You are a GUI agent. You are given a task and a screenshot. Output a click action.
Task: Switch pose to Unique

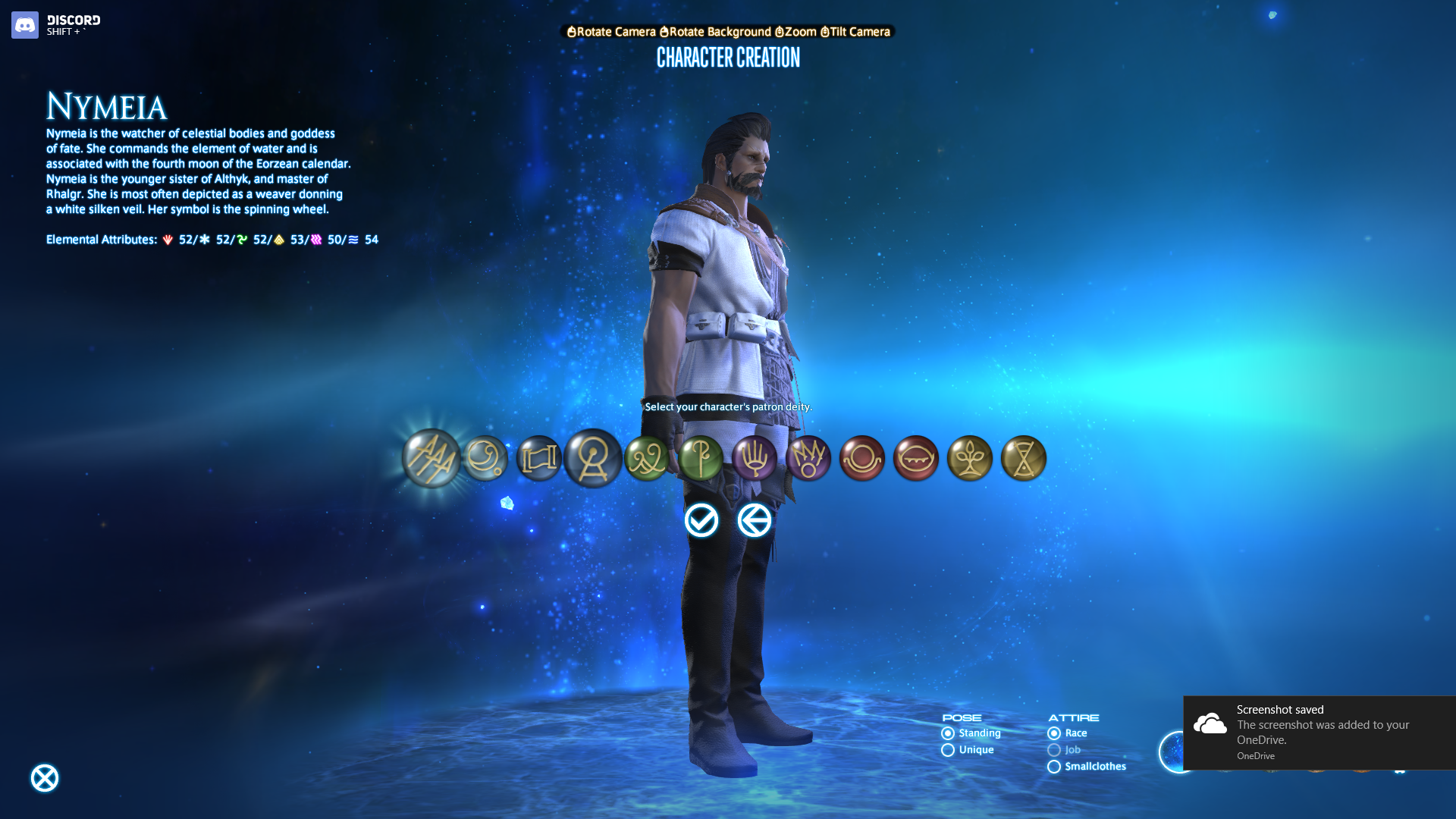pyautogui.click(x=948, y=750)
